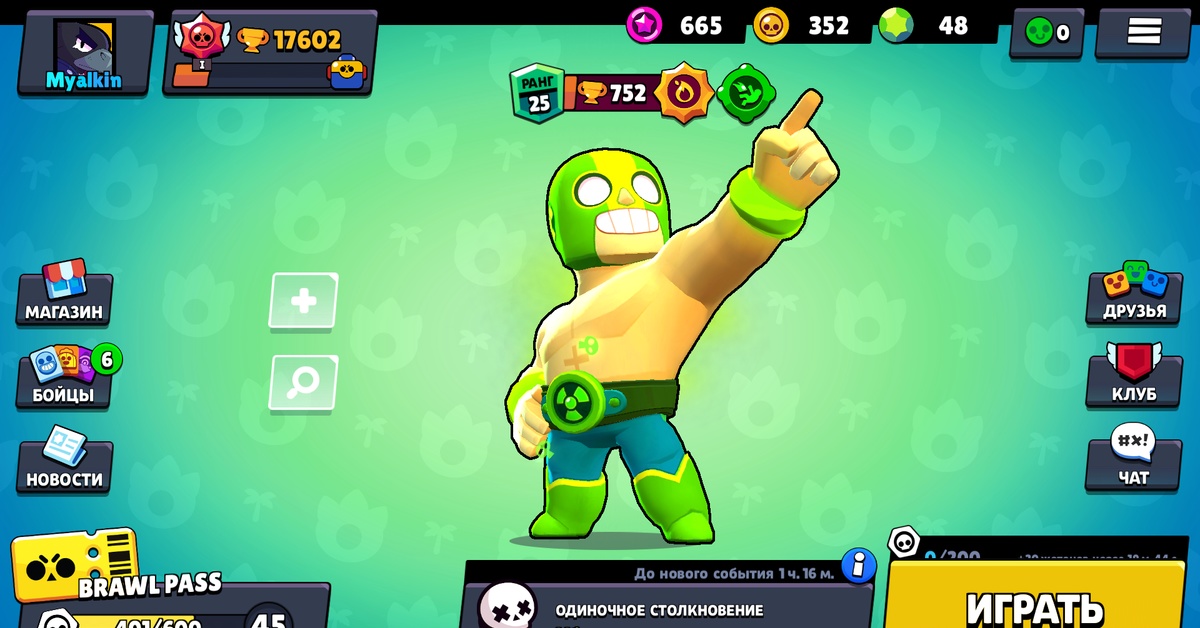Click the yellow Играть play button
The height and width of the screenshot is (628, 1200).
pyautogui.click(x=1035, y=600)
